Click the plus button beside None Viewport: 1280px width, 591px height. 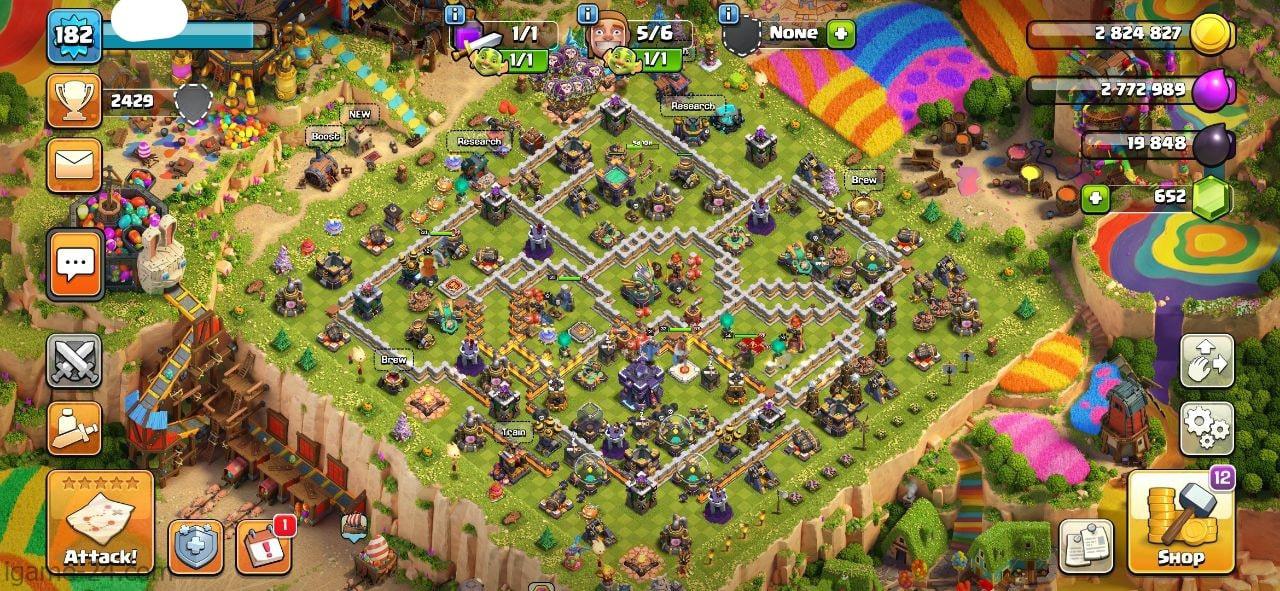click(840, 33)
